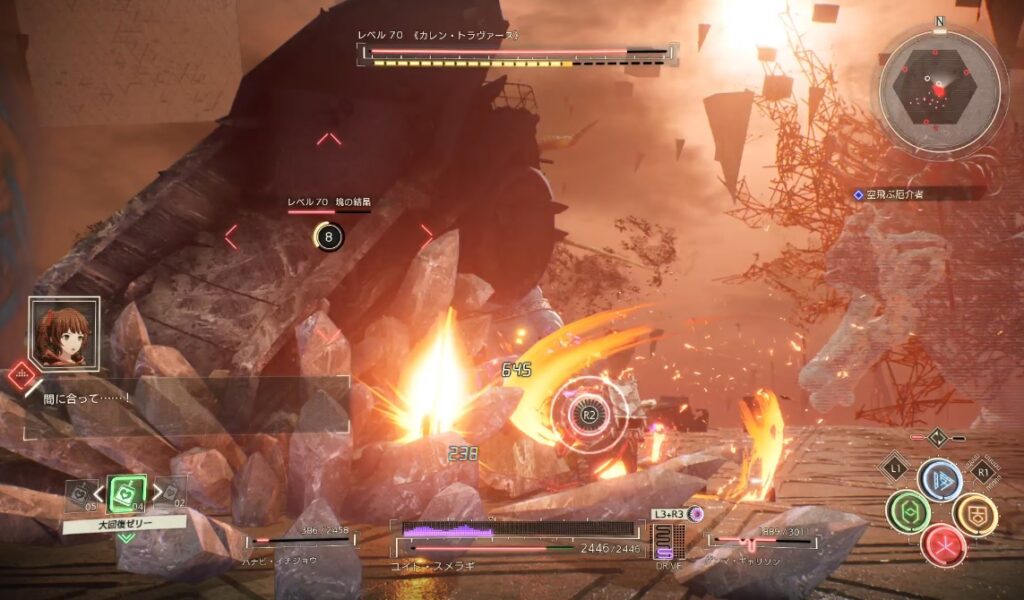Click the purple Drive gauge icon
The height and width of the screenshot is (600, 1024).
[664, 543]
